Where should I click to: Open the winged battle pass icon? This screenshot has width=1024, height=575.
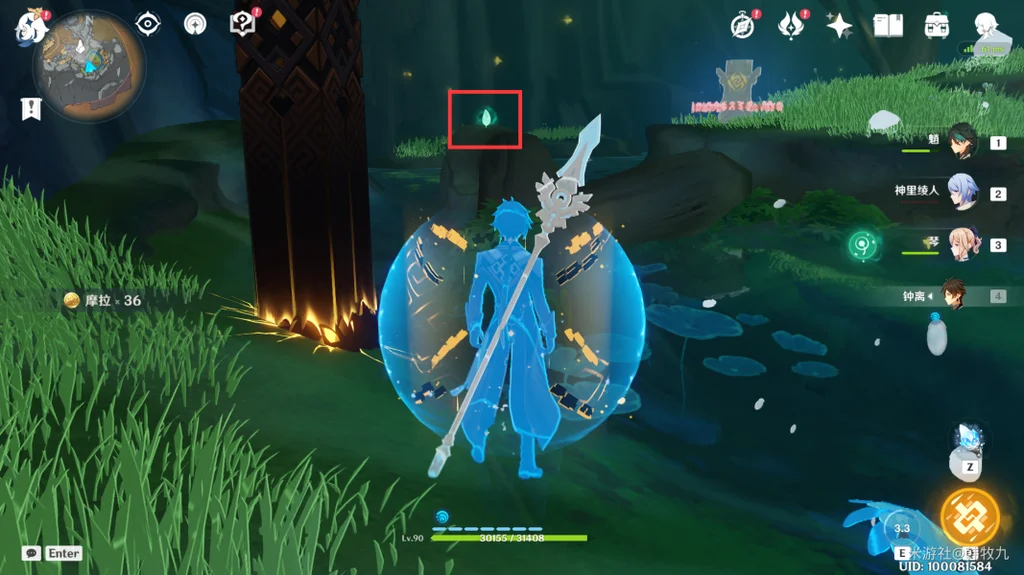pyautogui.click(x=792, y=25)
